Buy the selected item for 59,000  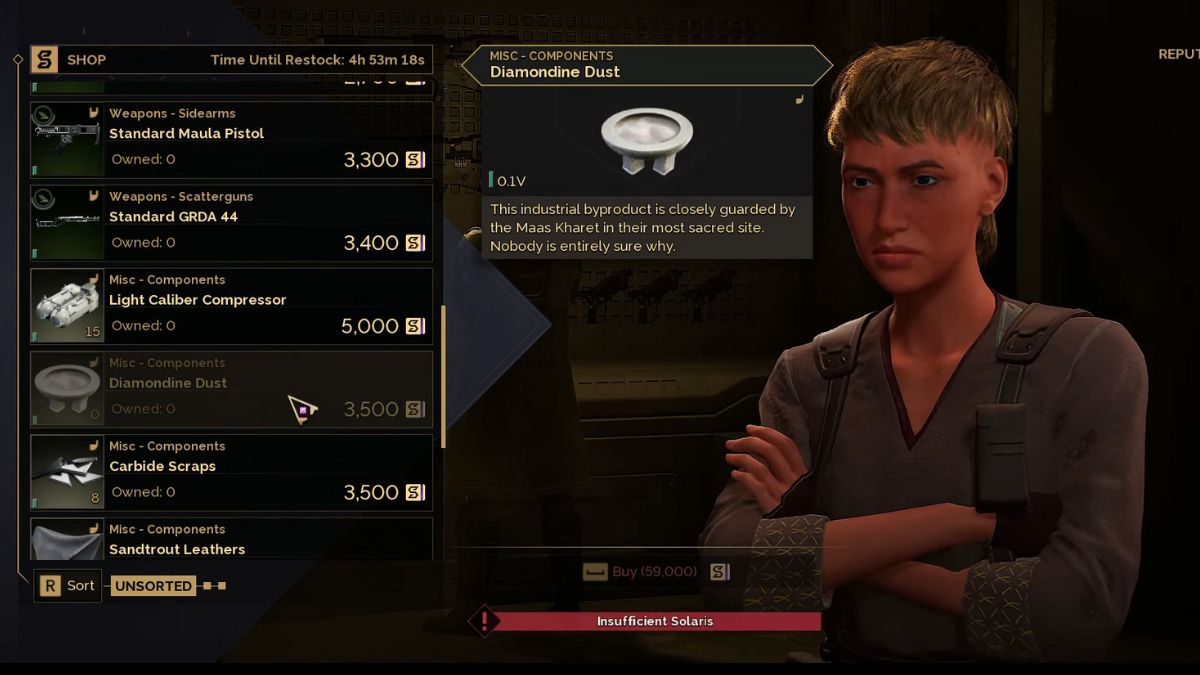654,572
